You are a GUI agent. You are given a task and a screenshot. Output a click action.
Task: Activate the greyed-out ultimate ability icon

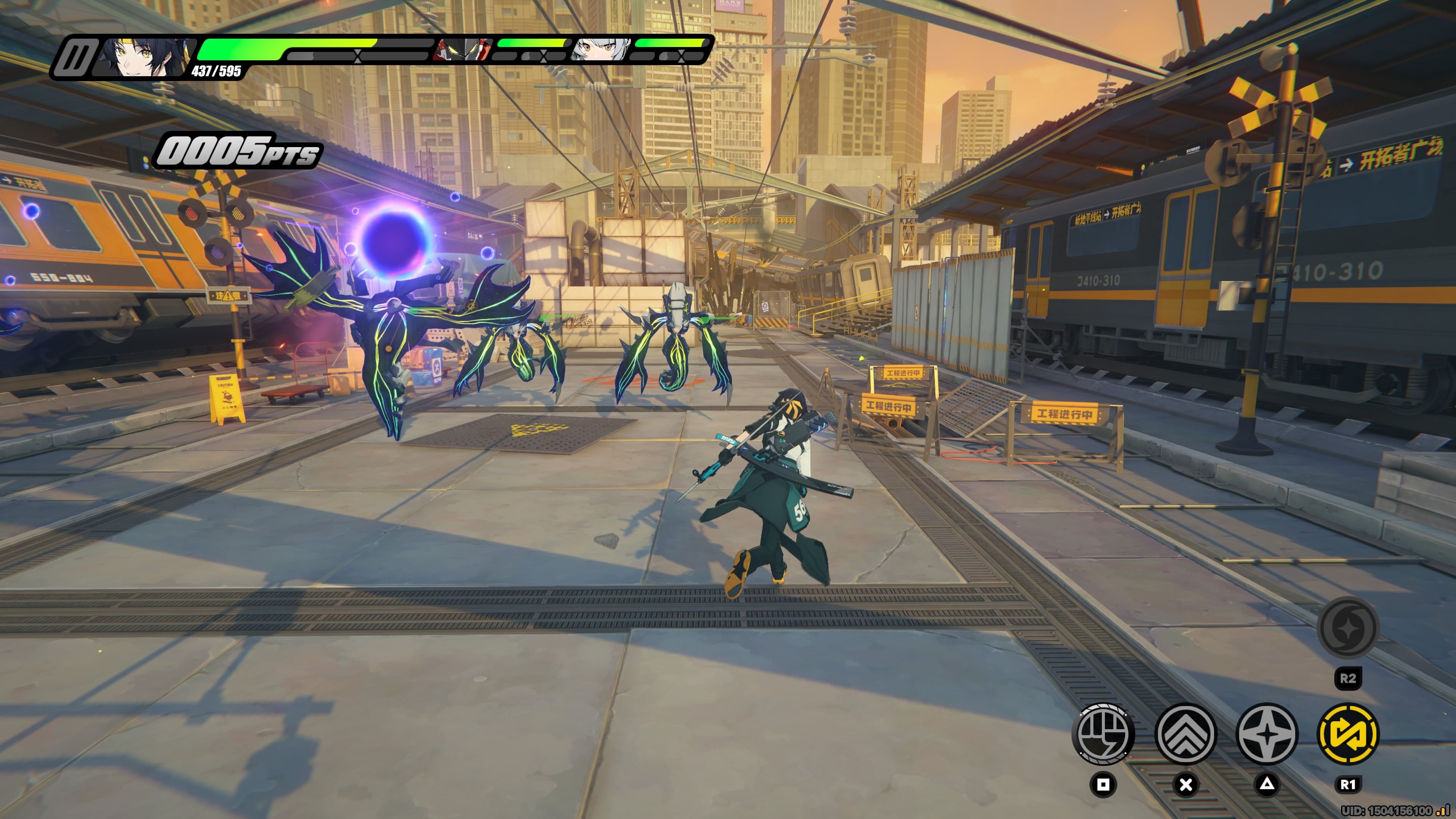pos(1348,628)
